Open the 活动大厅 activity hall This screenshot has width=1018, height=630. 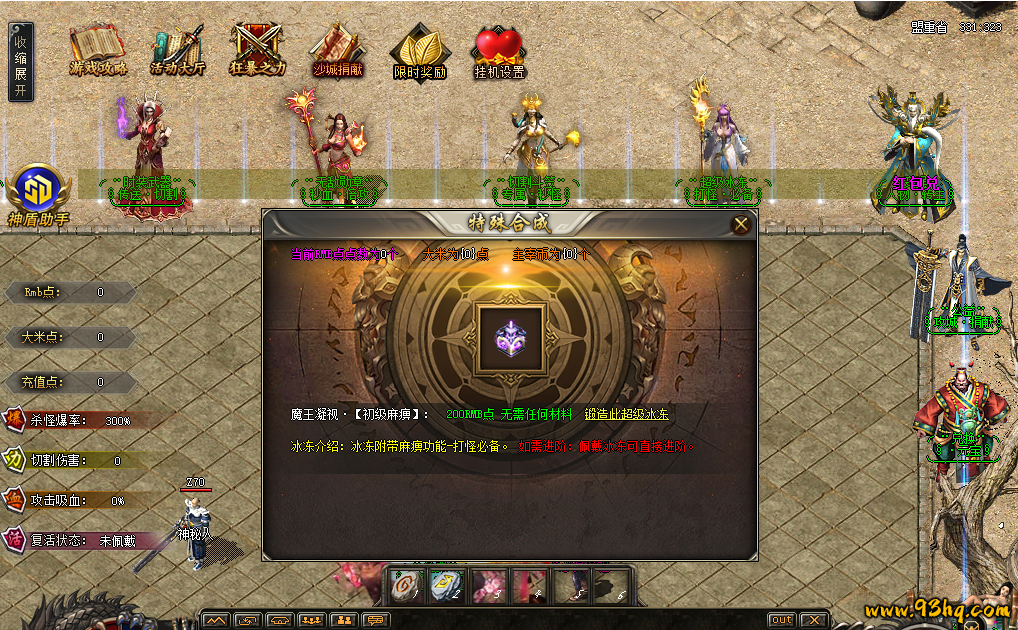coord(177,49)
